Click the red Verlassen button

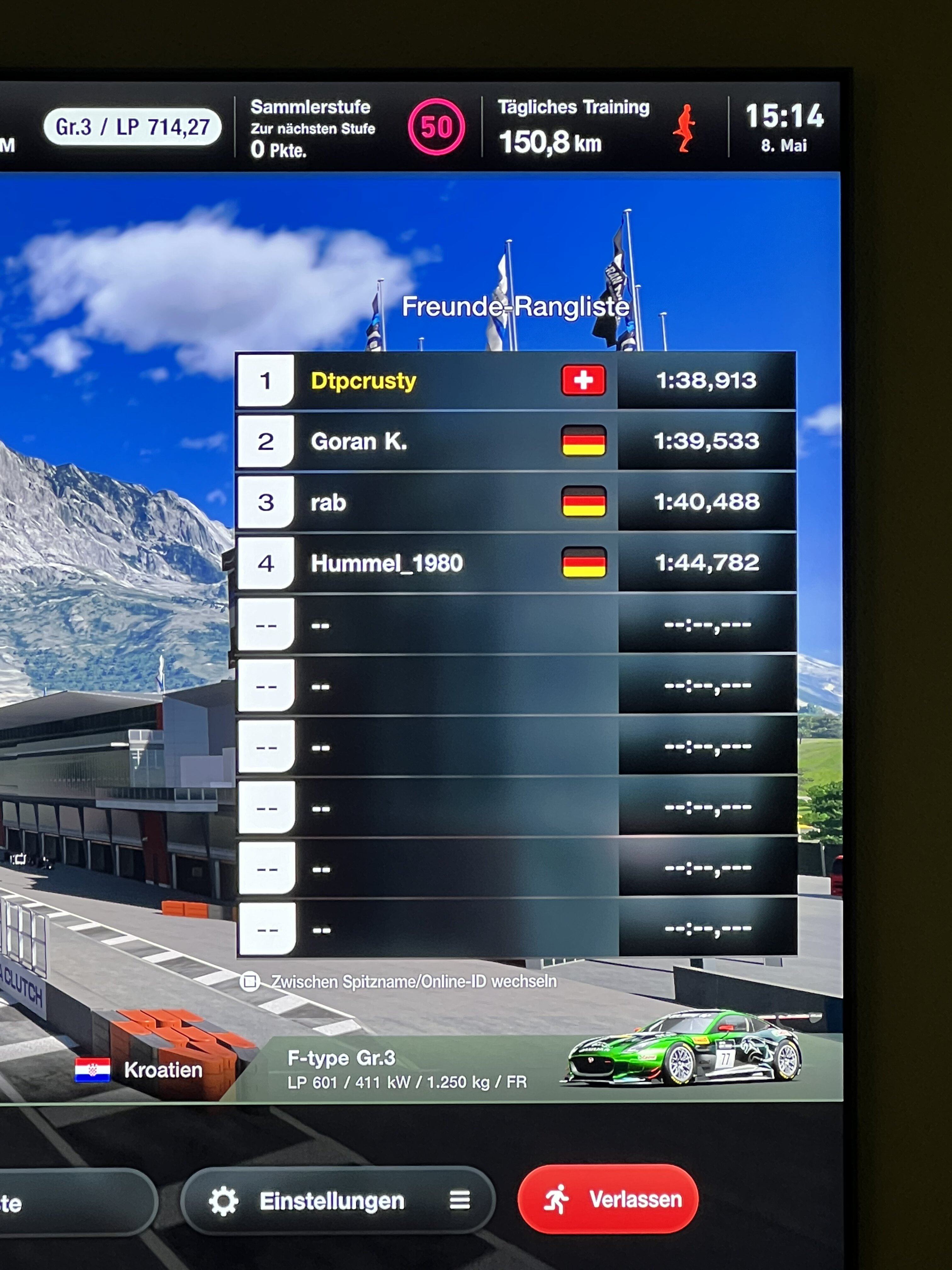click(x=608, y=1199)
